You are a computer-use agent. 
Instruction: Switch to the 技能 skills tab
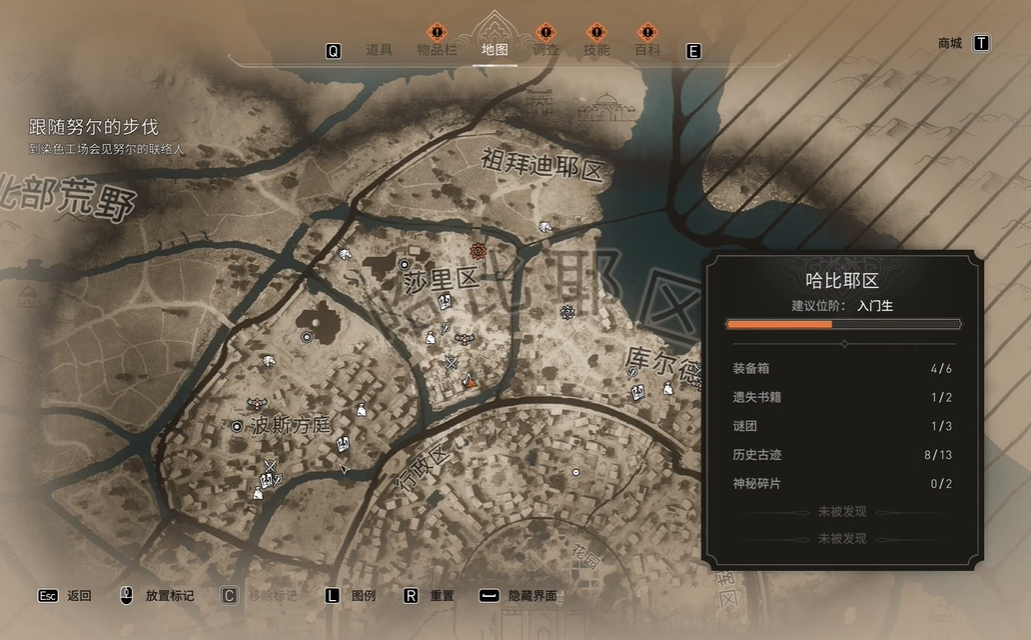596,50
